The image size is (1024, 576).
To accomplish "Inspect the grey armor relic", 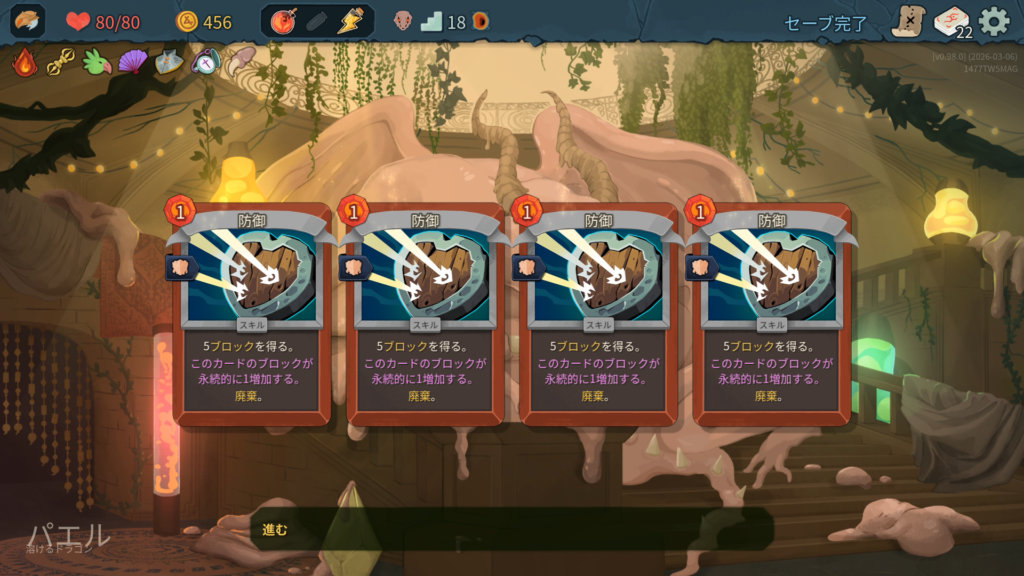I will tap(168, 62).
